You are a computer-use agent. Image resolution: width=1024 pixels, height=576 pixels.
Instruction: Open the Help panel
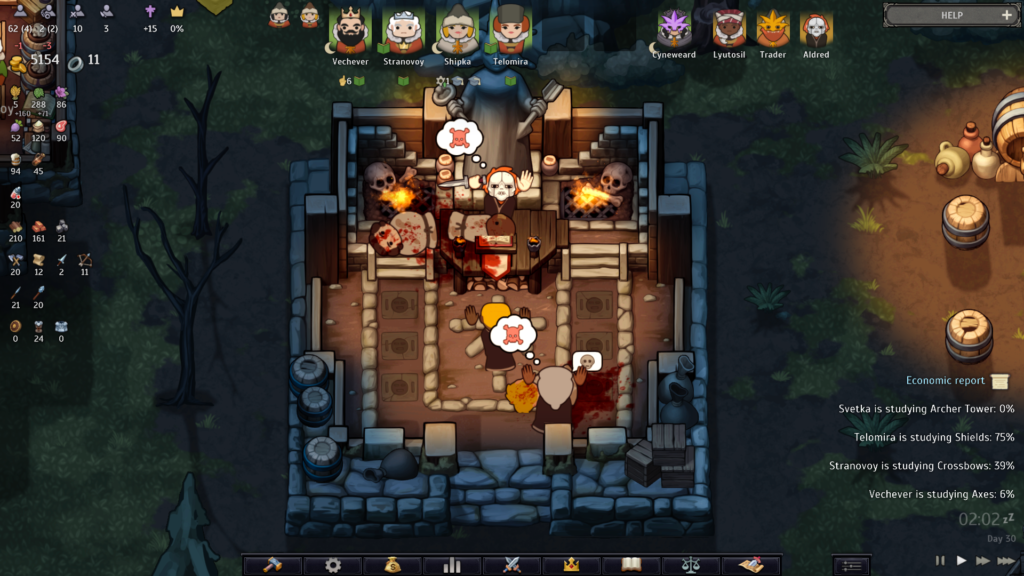950,15
